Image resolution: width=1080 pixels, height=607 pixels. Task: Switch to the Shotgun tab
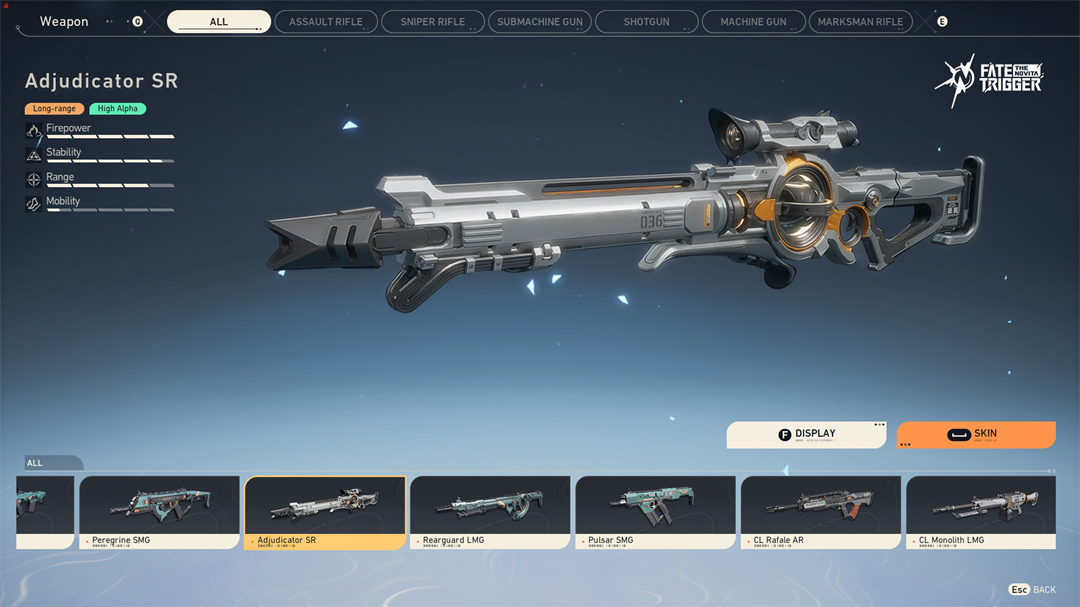pyautogui.click(x=646, y=22)
